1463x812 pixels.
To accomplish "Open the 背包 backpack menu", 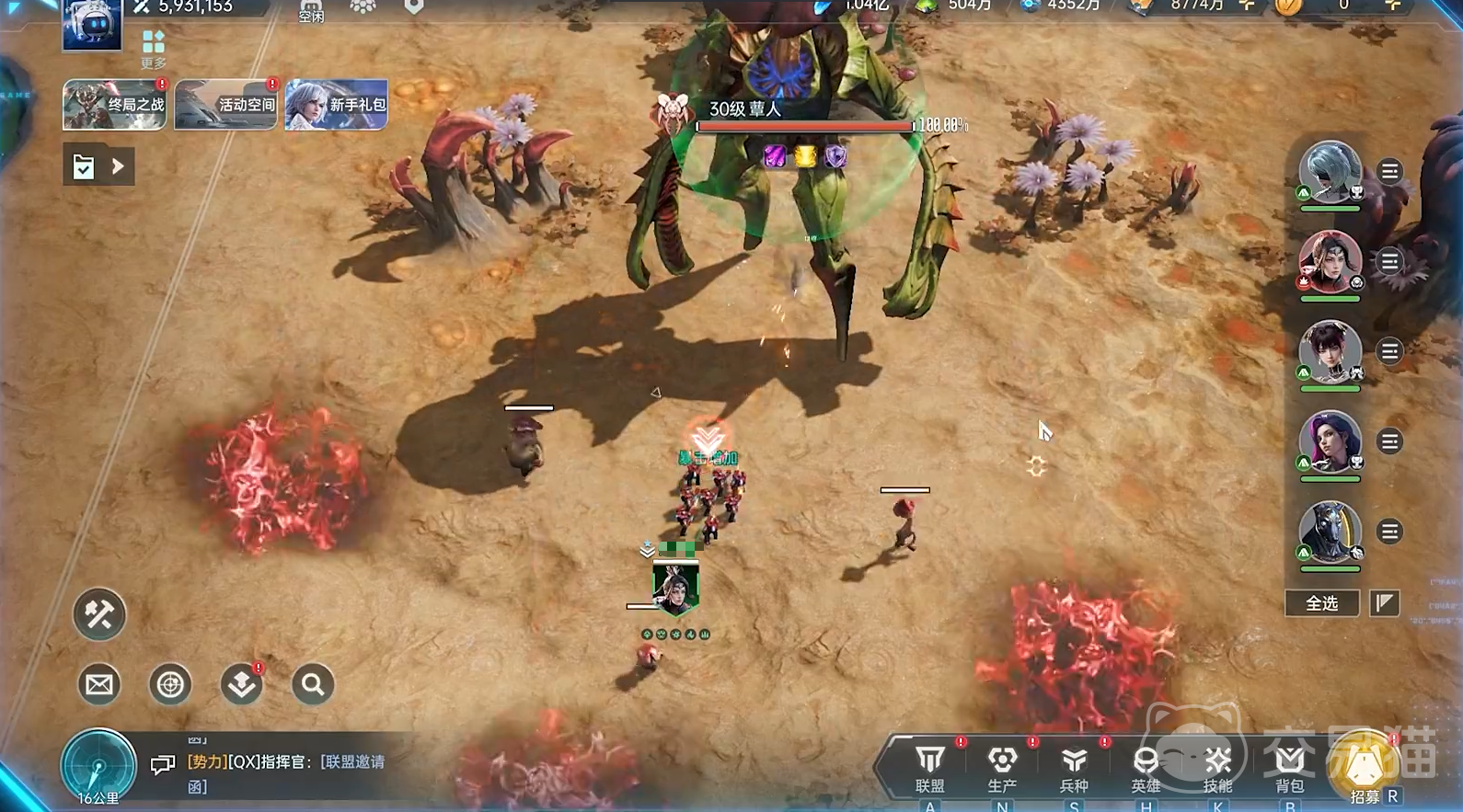I will 1289,768.
